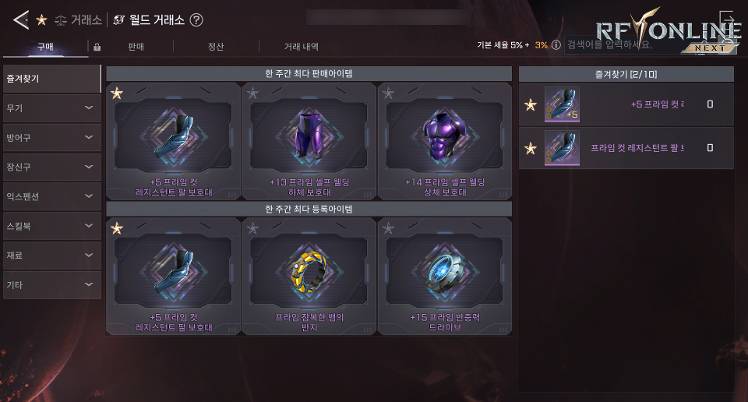Select the 즐겨찾기 favorites category
This screenshot has width=748, height=402.
pyautogui.click(x=51, y=76)
